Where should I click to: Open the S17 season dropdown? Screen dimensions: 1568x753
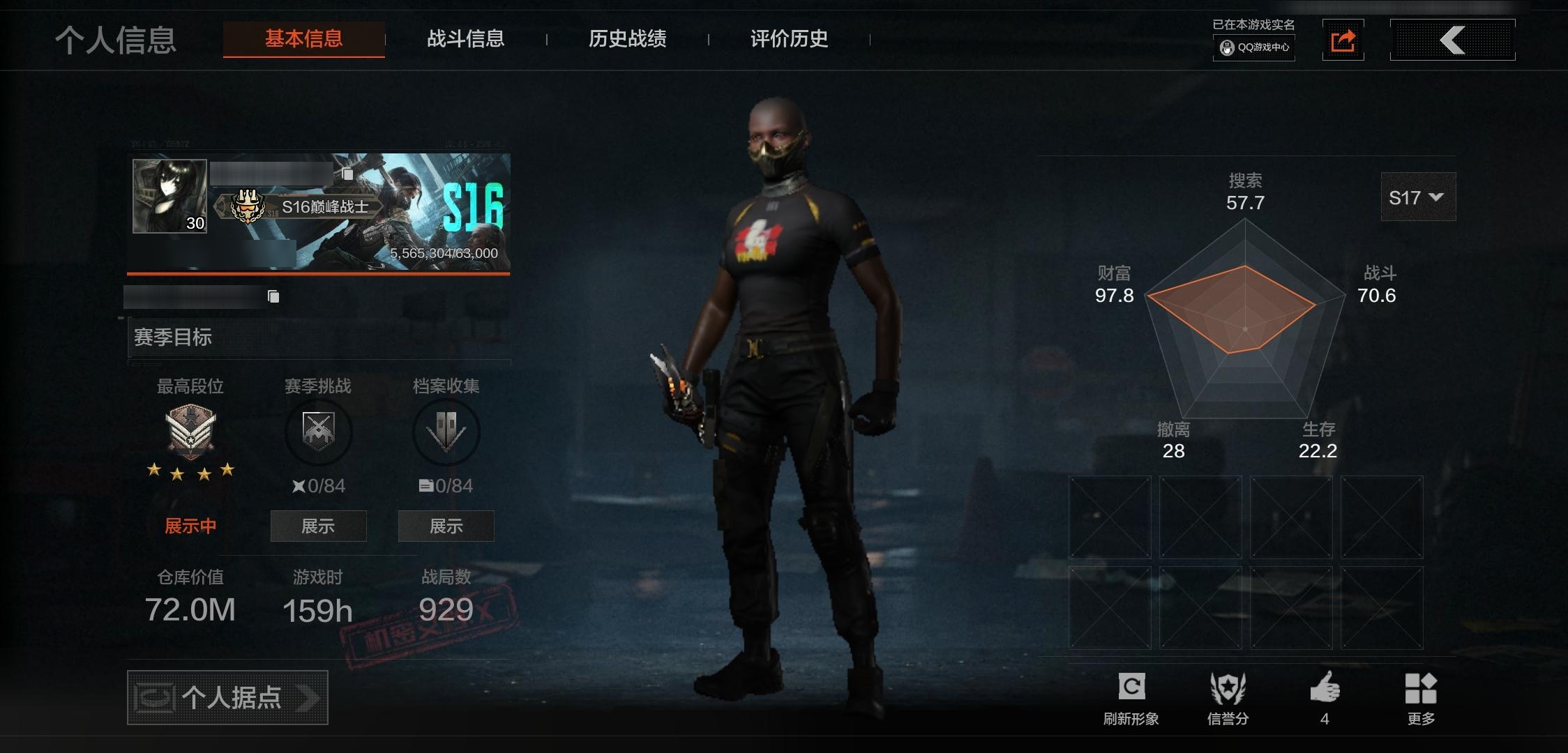click(x=1417, y=197)
